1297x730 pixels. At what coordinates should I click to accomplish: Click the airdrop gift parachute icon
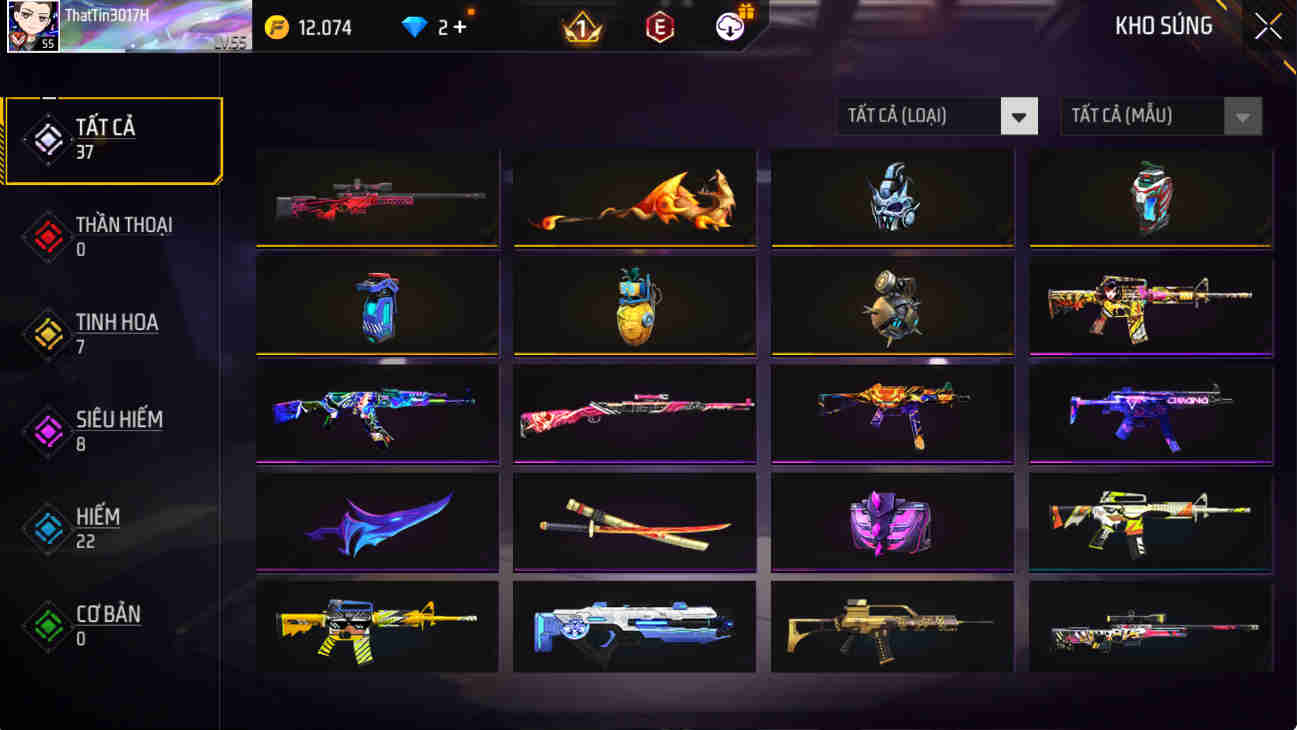tap(729, 26)
